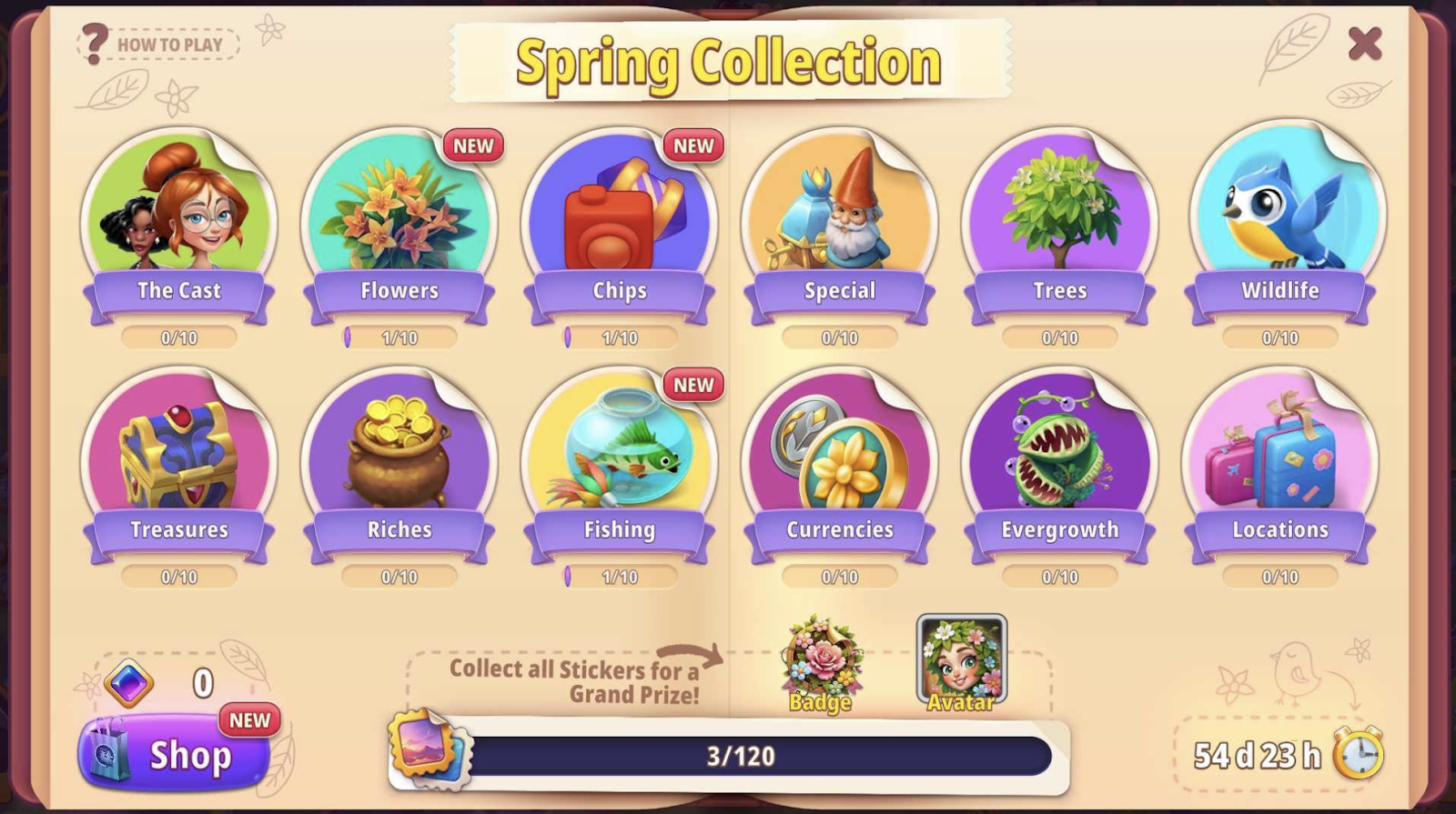Choose the Trees sticker set
1456x814 pixels.
click(1060, 218)
